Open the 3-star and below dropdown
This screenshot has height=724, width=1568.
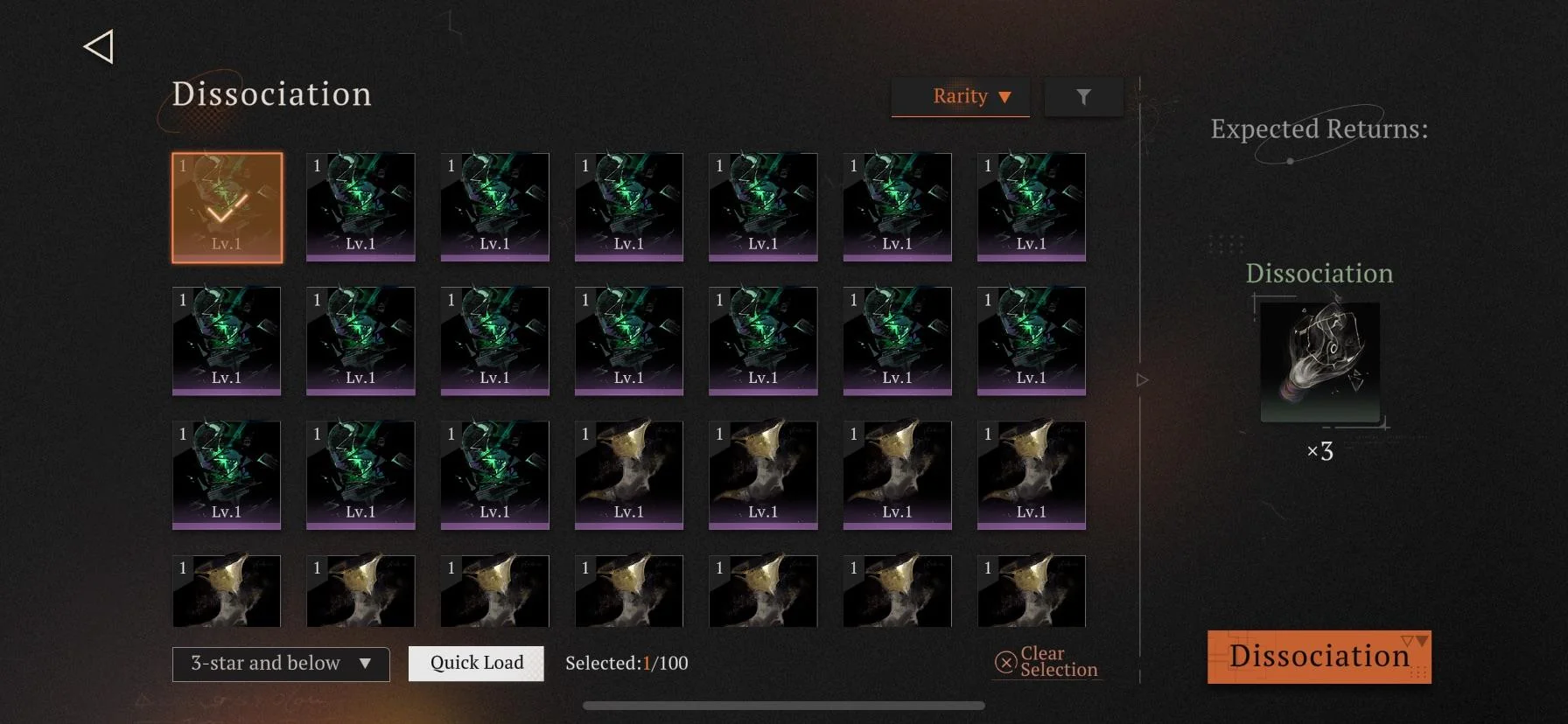[281, 664]
